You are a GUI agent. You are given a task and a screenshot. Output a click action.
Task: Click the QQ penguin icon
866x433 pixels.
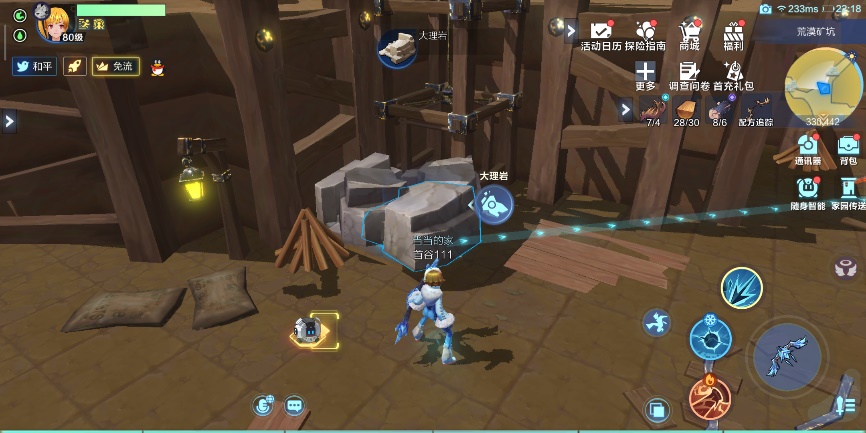156,66
